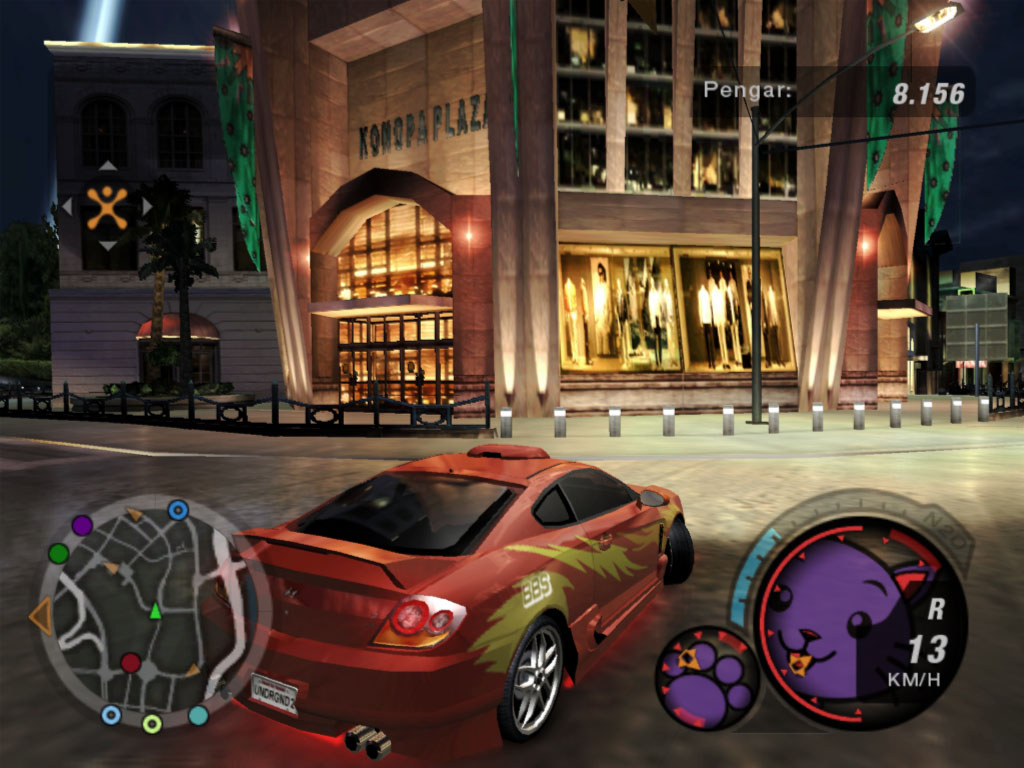Select the purple circle marker on minimap rim
1024x768 pixels.
[82, 524]
